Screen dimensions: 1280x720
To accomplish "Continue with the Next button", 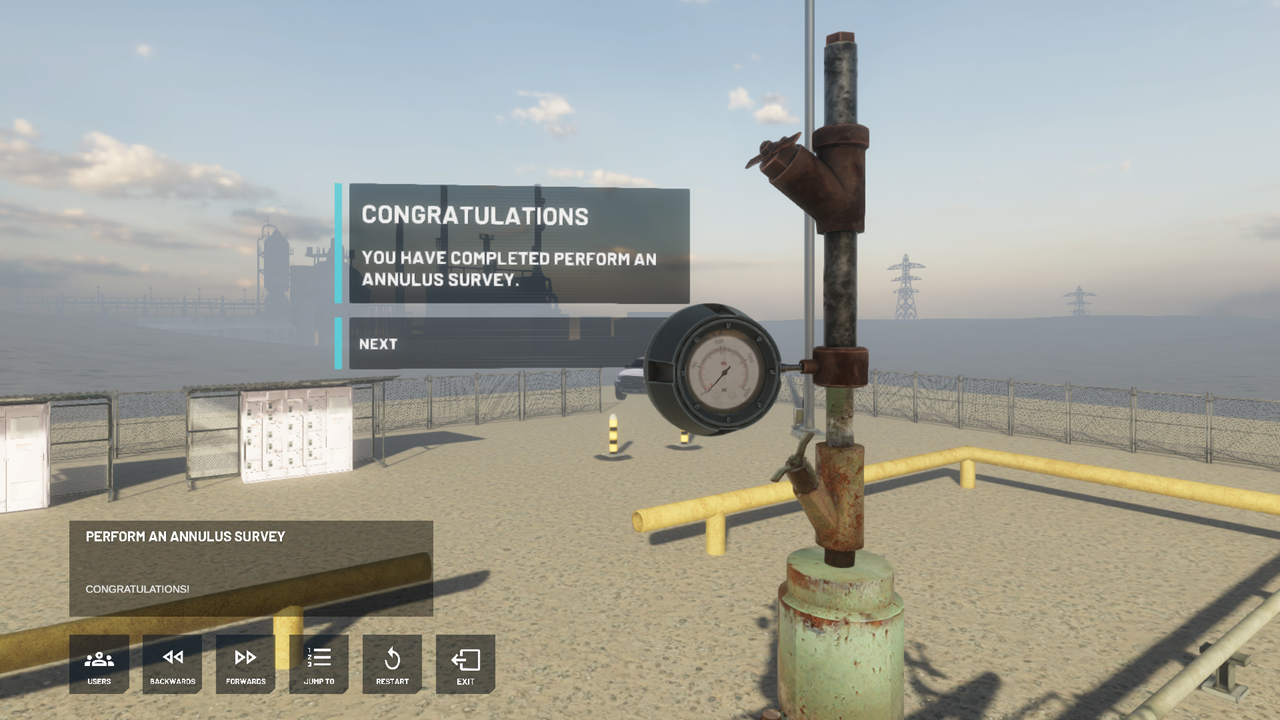I will pos(500,344).
